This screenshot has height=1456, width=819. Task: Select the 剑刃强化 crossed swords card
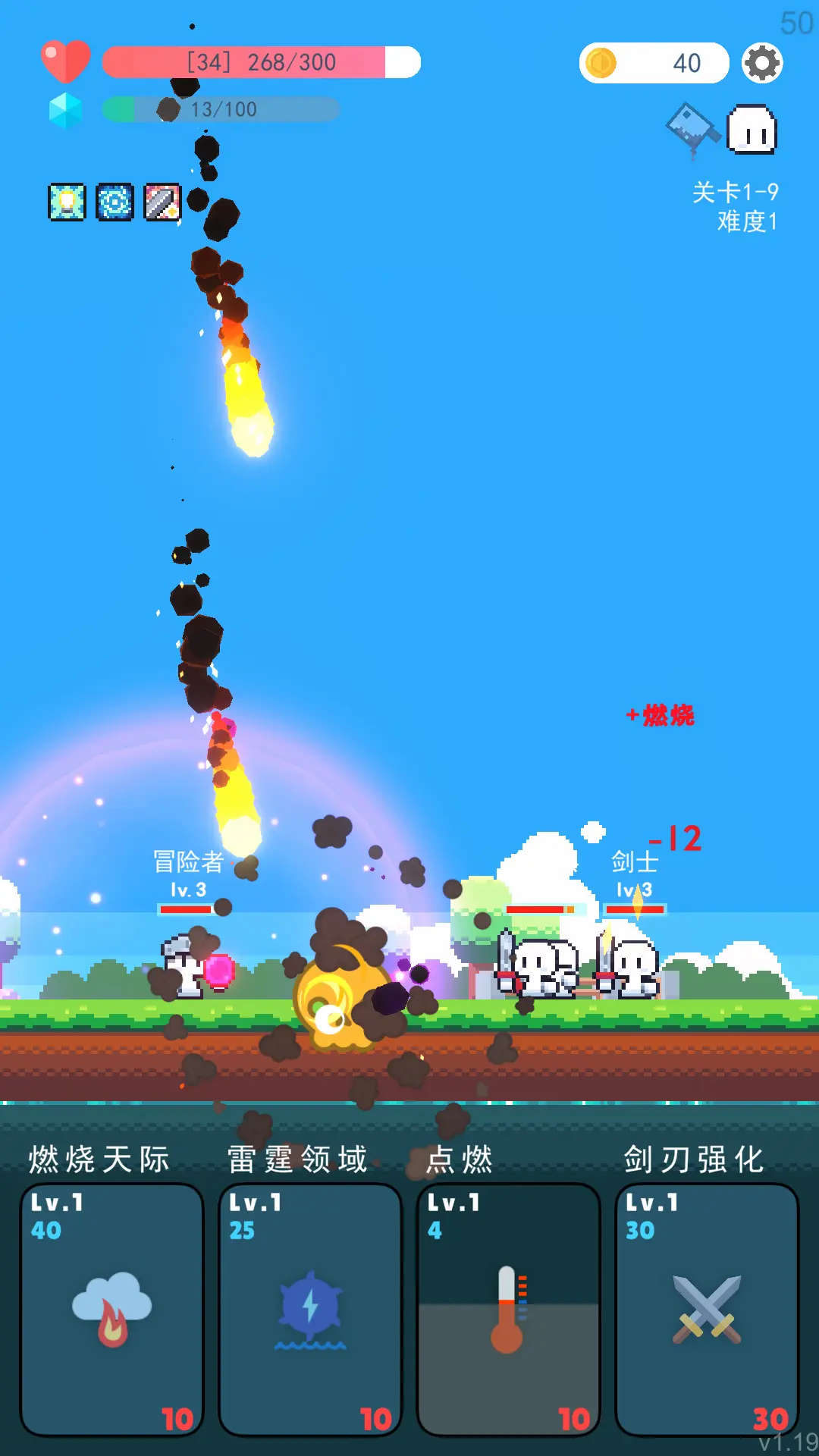[x=706, y=1308]
